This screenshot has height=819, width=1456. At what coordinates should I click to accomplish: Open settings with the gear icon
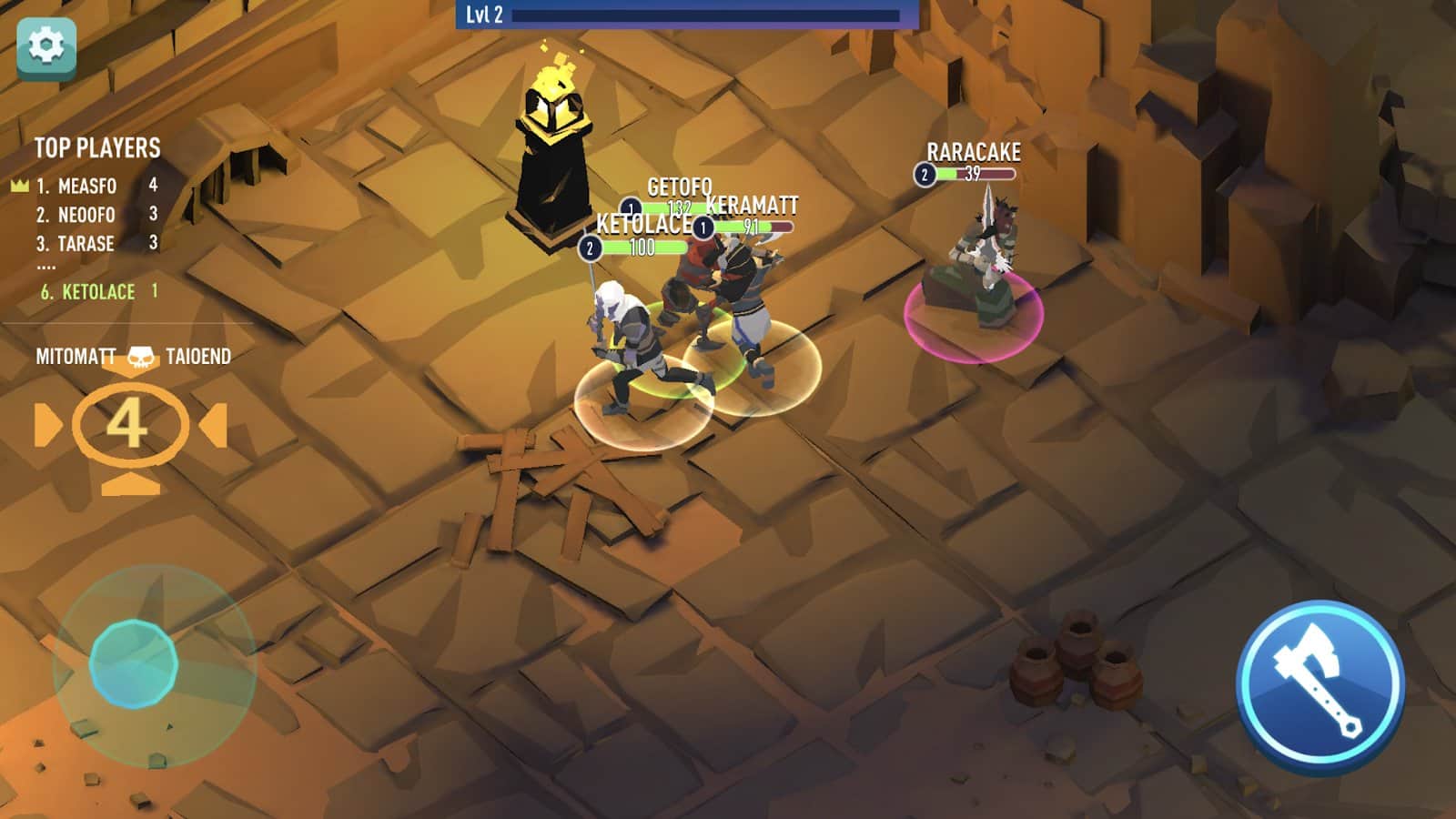click(x=46, y=46)
